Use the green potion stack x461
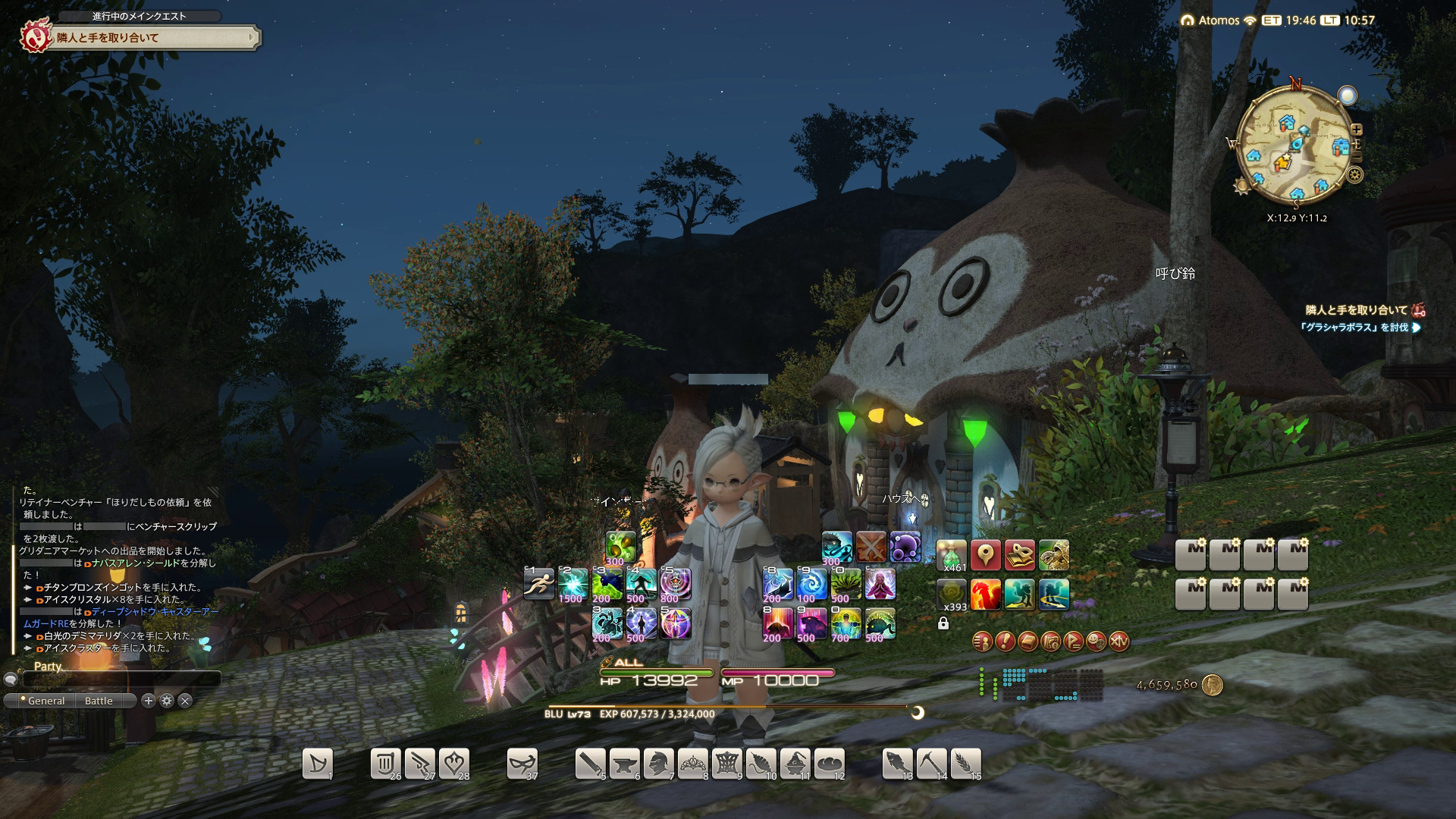Image resolution: width=1456 pixels, height=819 pixels. tap(951, 556)
